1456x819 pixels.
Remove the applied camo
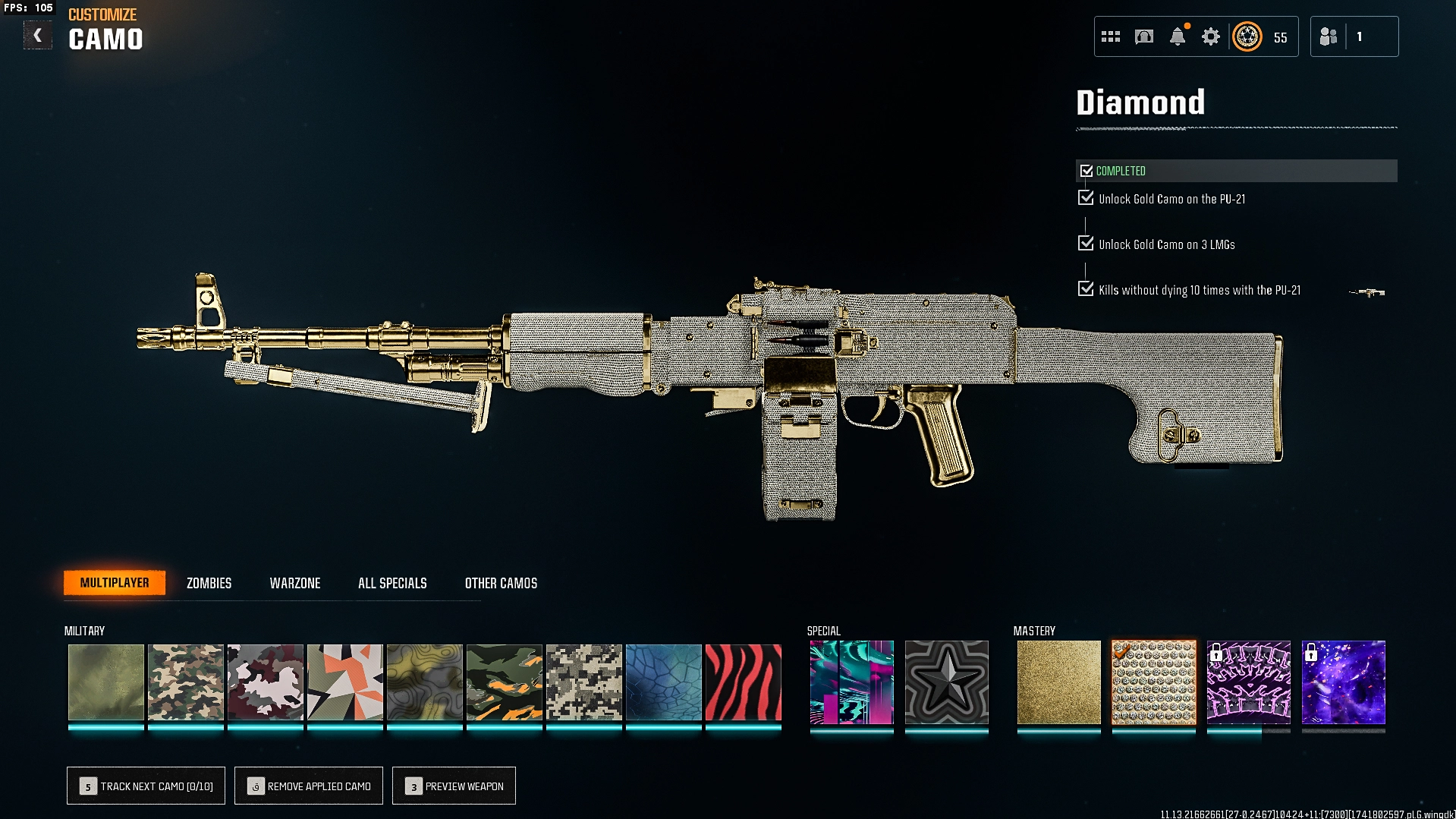tap(309, 786)
